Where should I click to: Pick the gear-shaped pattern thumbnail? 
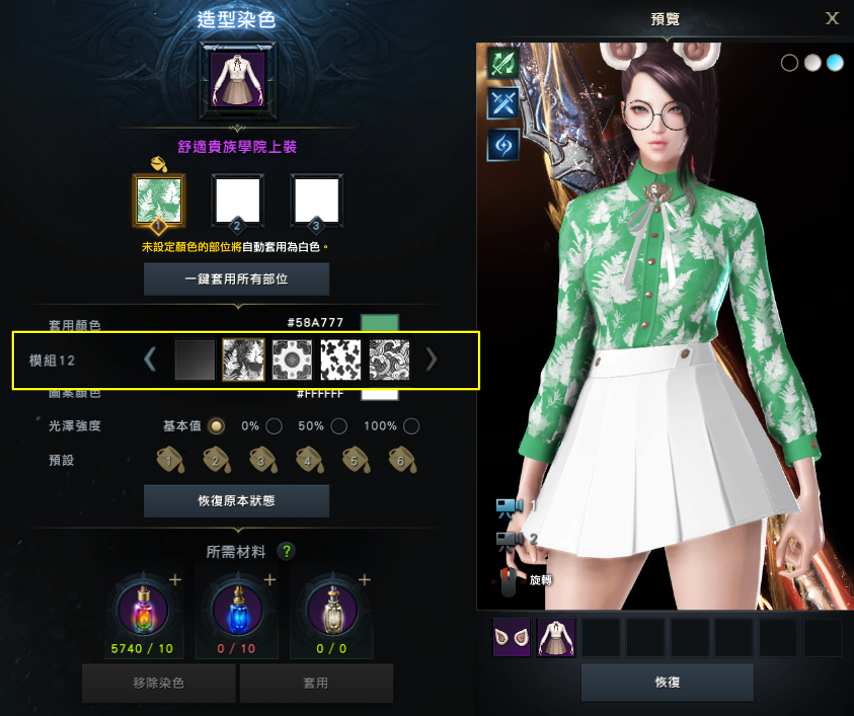click(292, 360)
